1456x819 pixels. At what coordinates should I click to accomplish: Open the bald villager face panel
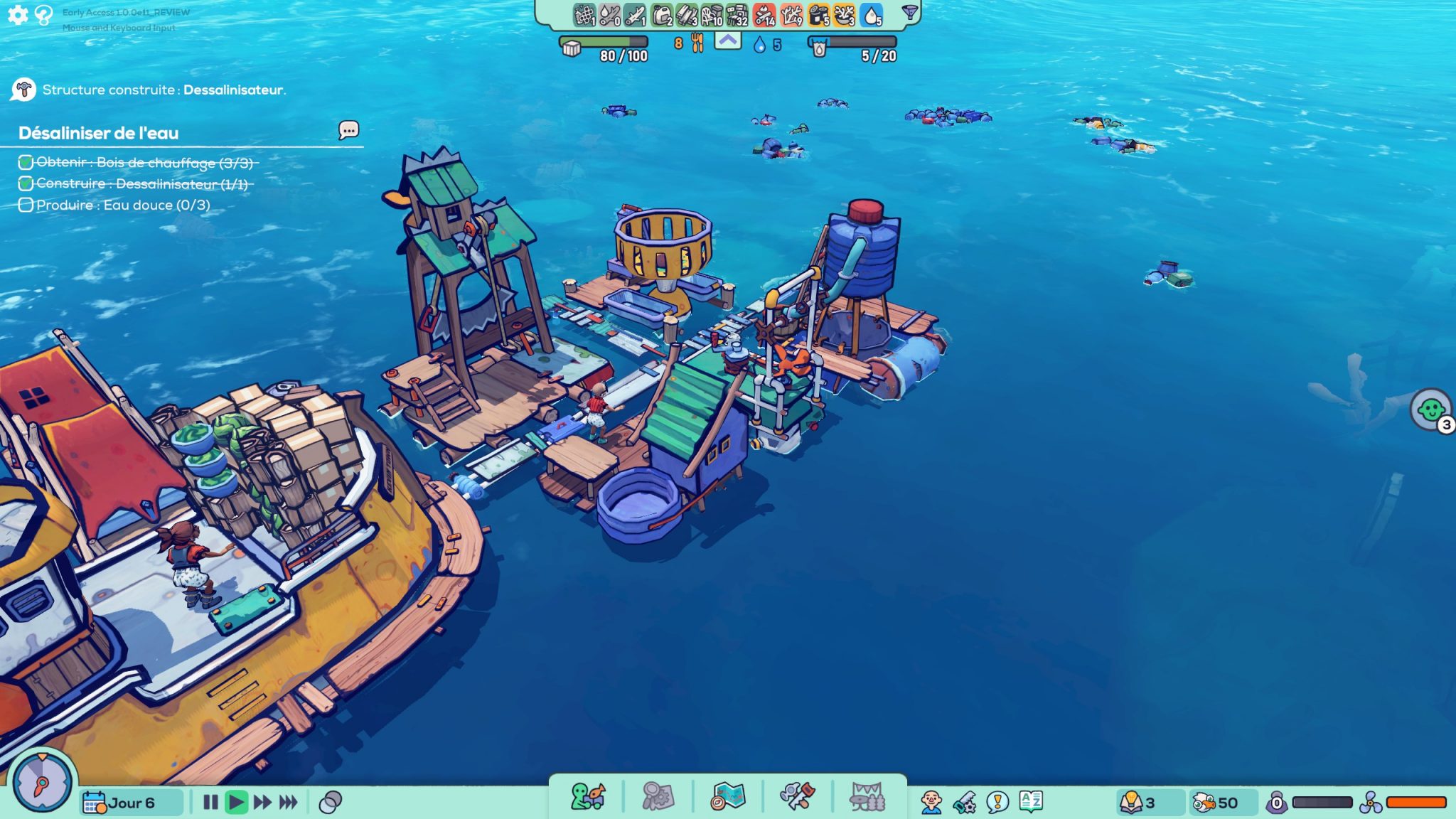click(931, 803)
